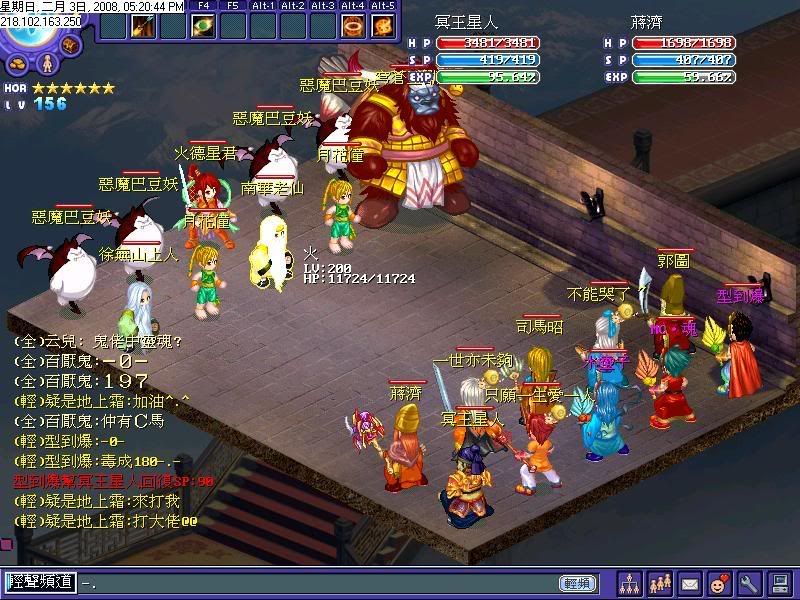Open the treasure chest icon on the orb

[x=70, y=45]
